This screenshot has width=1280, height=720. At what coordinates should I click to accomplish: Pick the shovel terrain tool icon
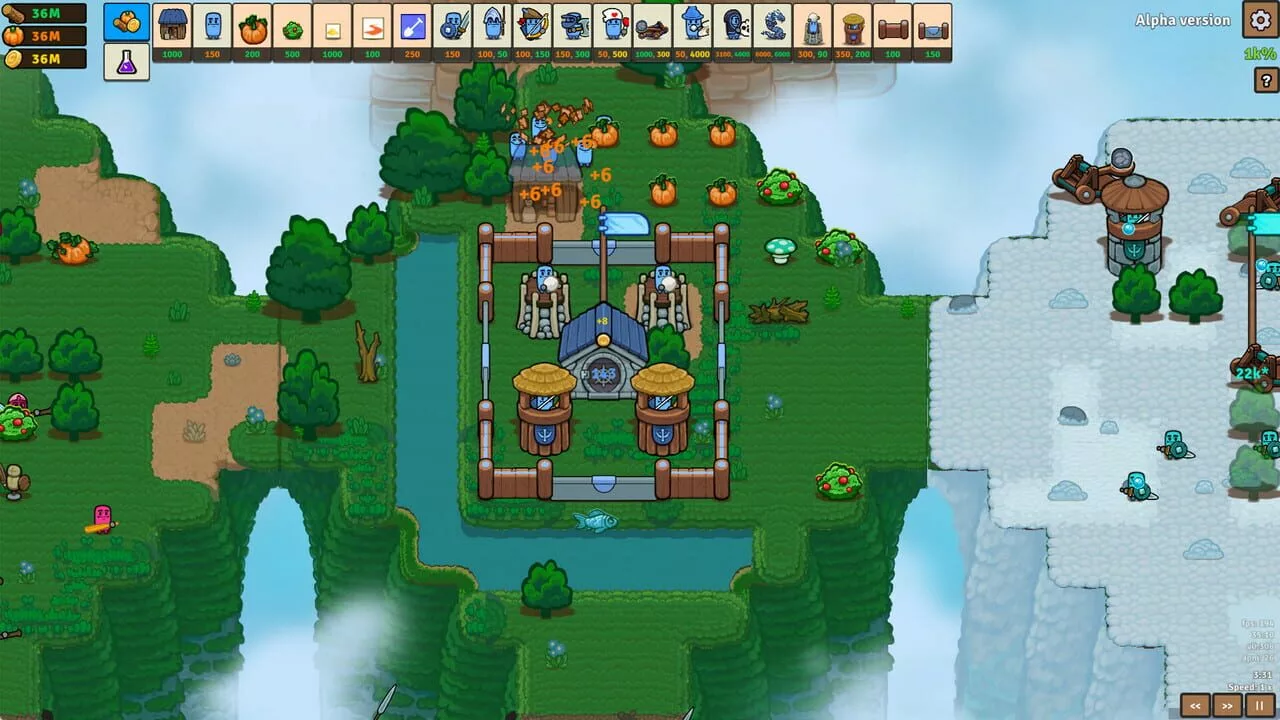pyautogui.click(x=412, y=30)
